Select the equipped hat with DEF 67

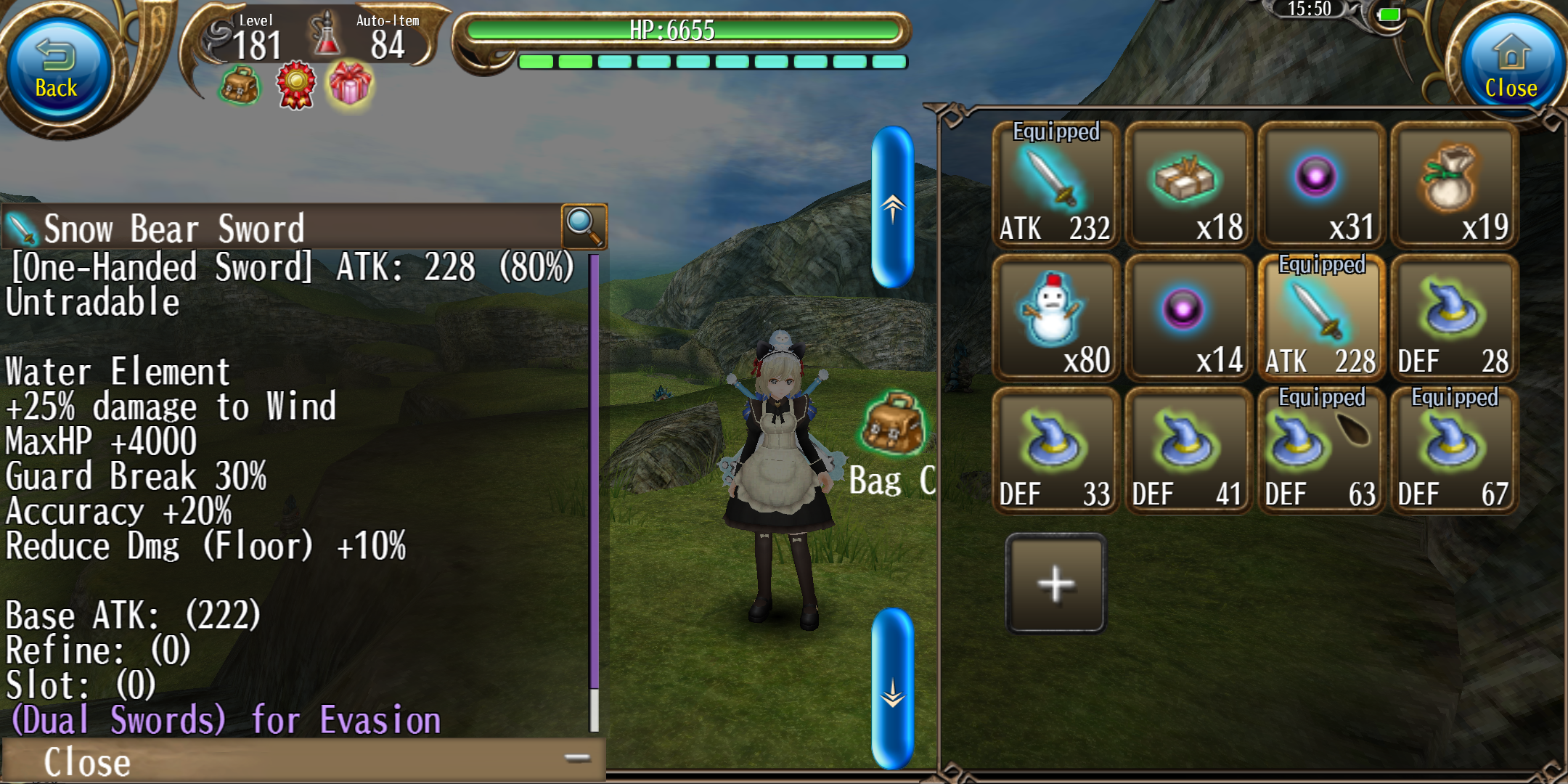[1454, 452]
